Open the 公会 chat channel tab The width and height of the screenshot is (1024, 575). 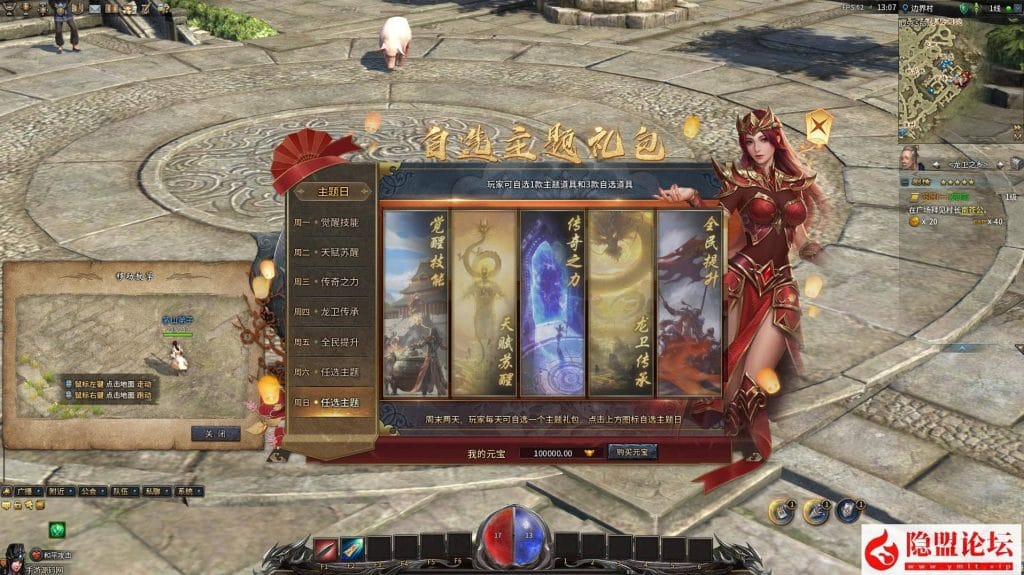coord(89,492)
